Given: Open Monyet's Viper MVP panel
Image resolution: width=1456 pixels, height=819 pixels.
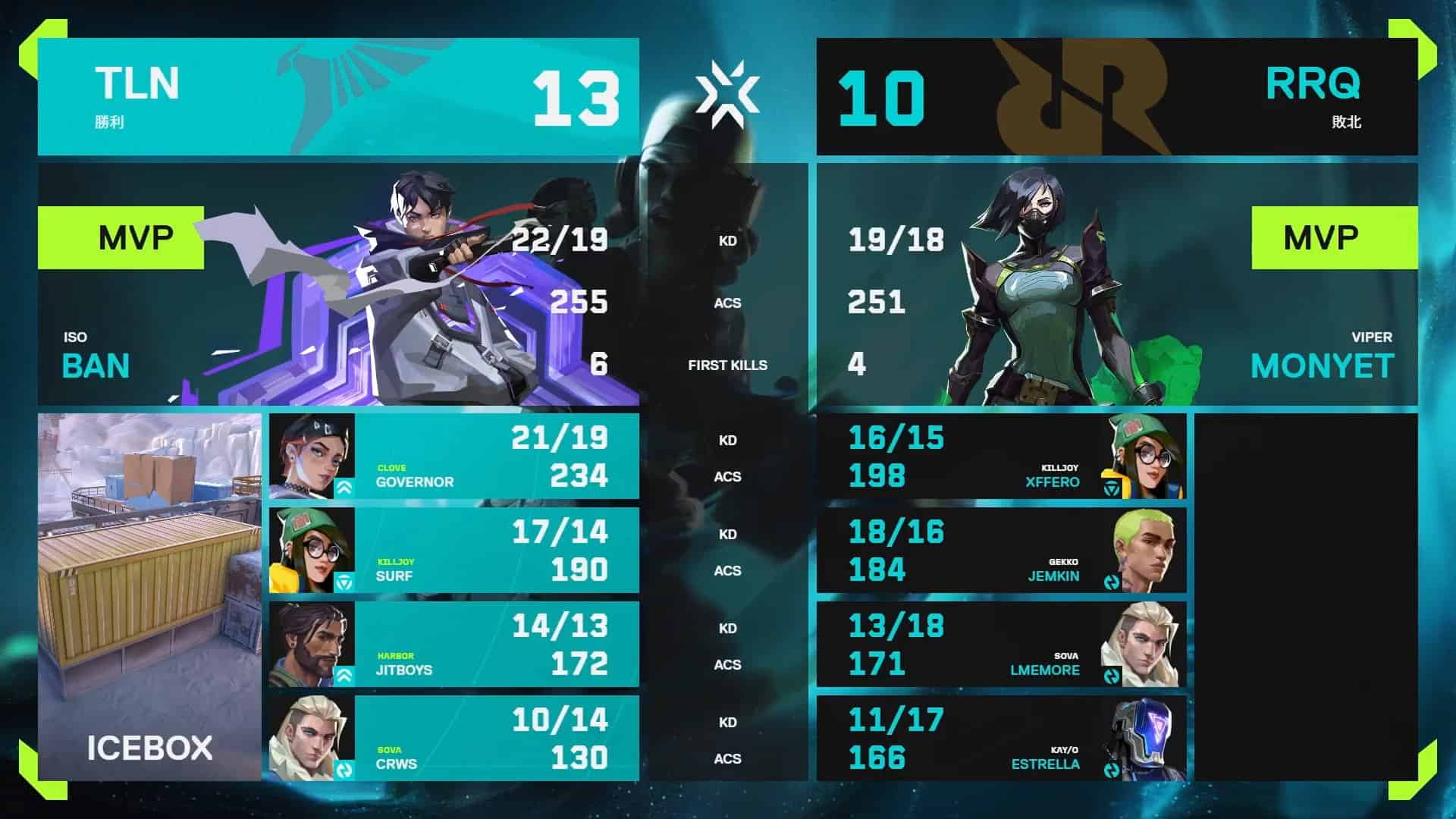Looking at the screenshot, I should pyautogui.click(x=1116, y=285).
